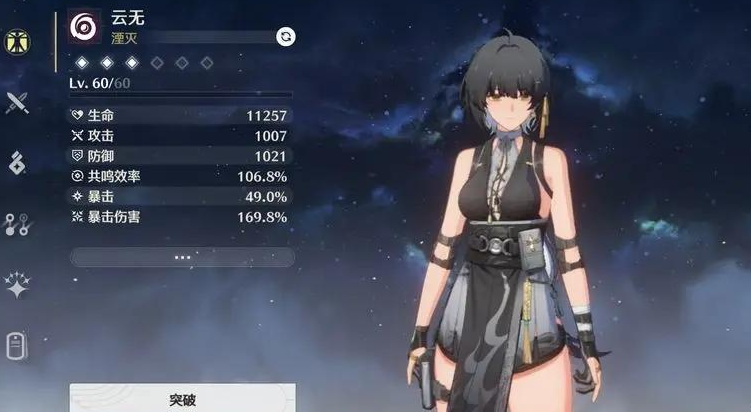Open the sparkle stars resonance chain tab
This screenshot has width=751, height=412.
pos(17,286)
